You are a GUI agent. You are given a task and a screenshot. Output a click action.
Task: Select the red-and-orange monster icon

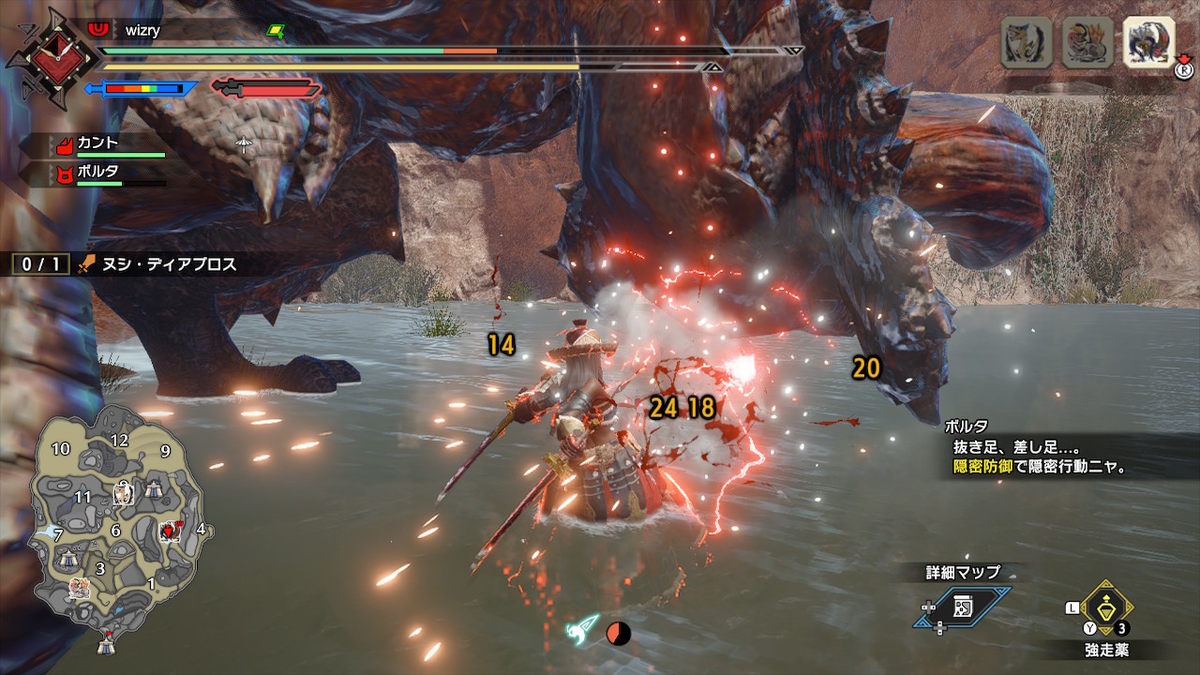(x=1087, y=43)
